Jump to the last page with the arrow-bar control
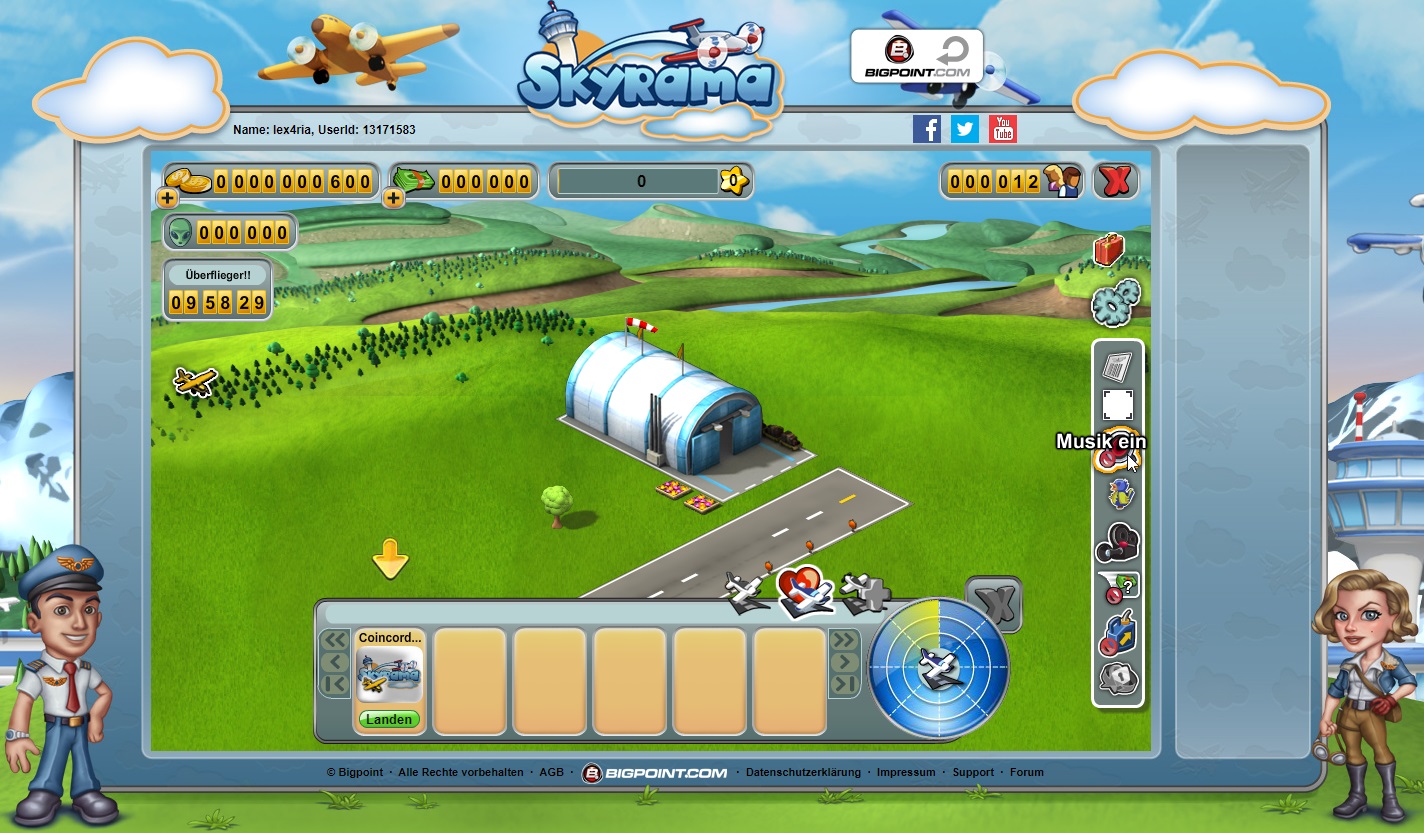This screenshot has height=833, width=1424. pos(845,682)
